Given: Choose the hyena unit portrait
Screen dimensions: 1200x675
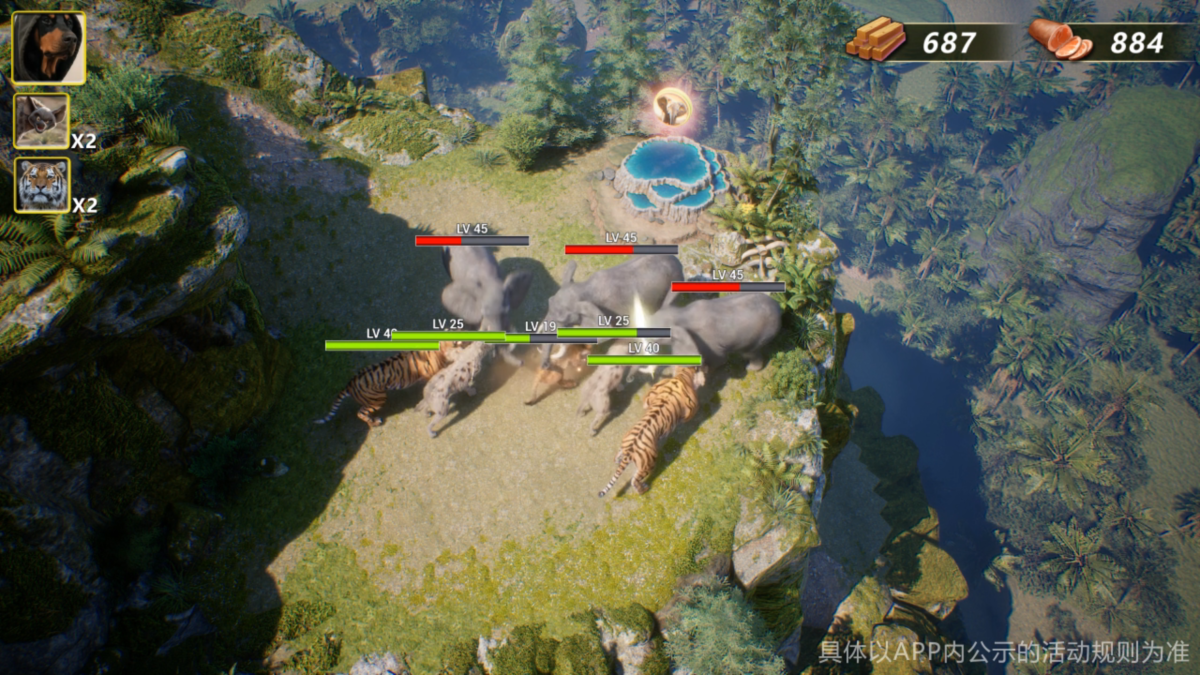Looking at the screenshot, I should pyautogui.click(x=42, y=121).
